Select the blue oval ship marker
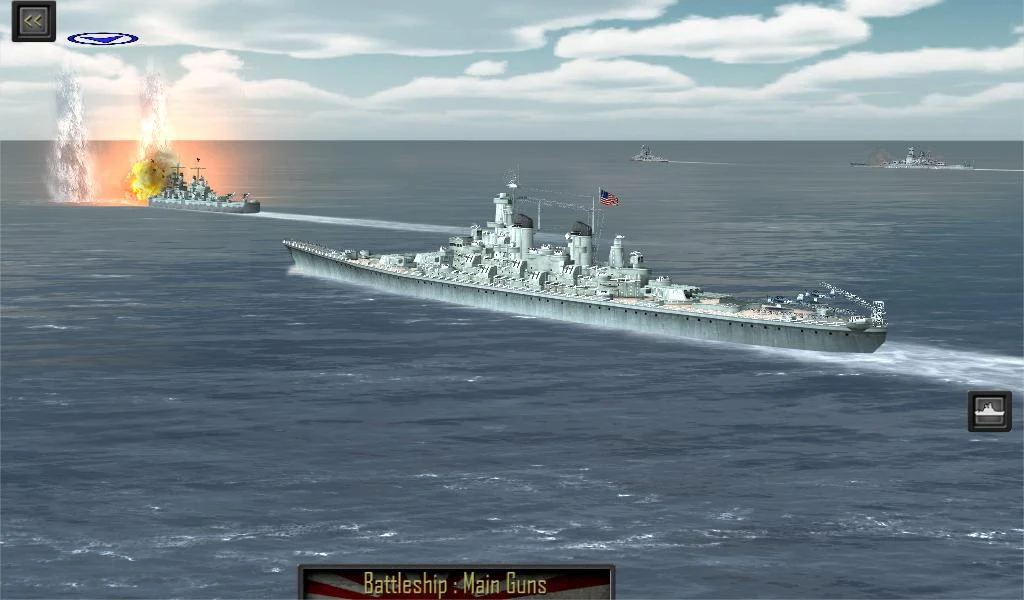 [103, 39]
